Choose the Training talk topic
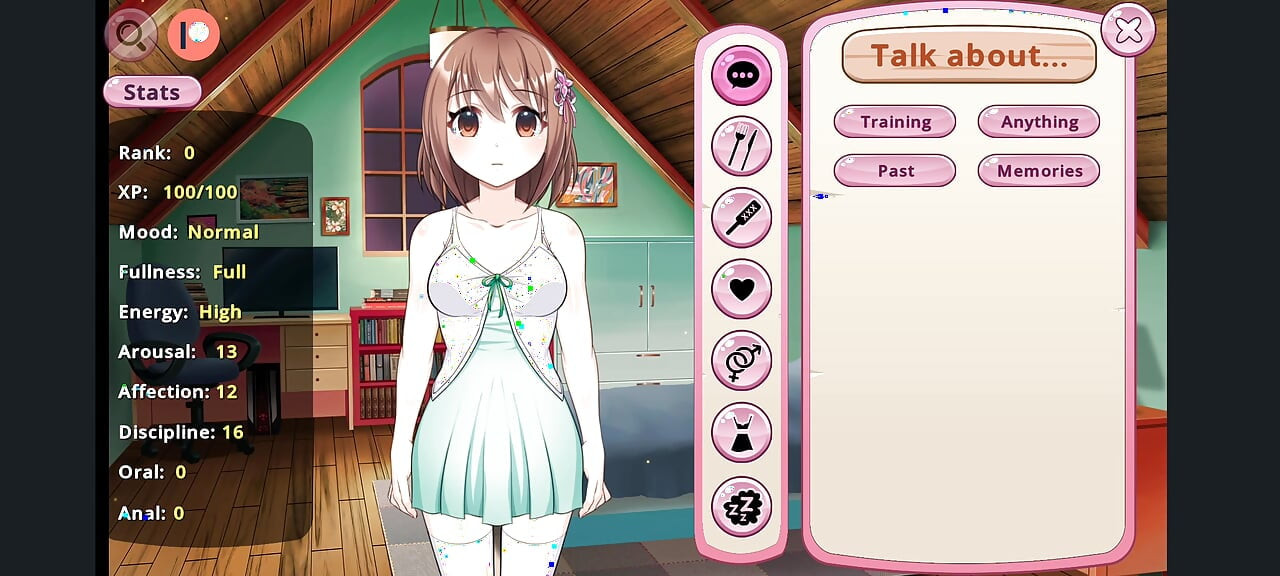 895,122
